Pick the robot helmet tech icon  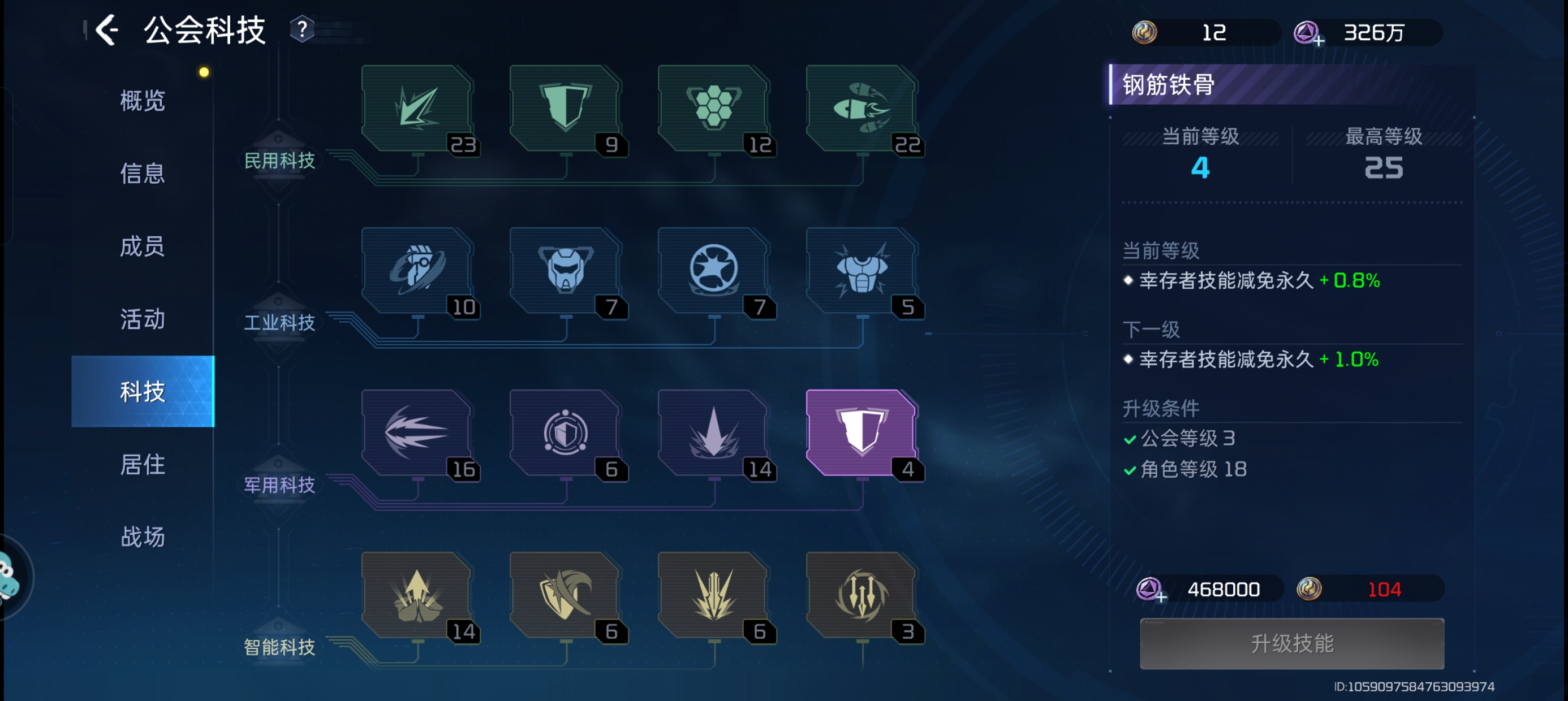click(x=565, y=270)
